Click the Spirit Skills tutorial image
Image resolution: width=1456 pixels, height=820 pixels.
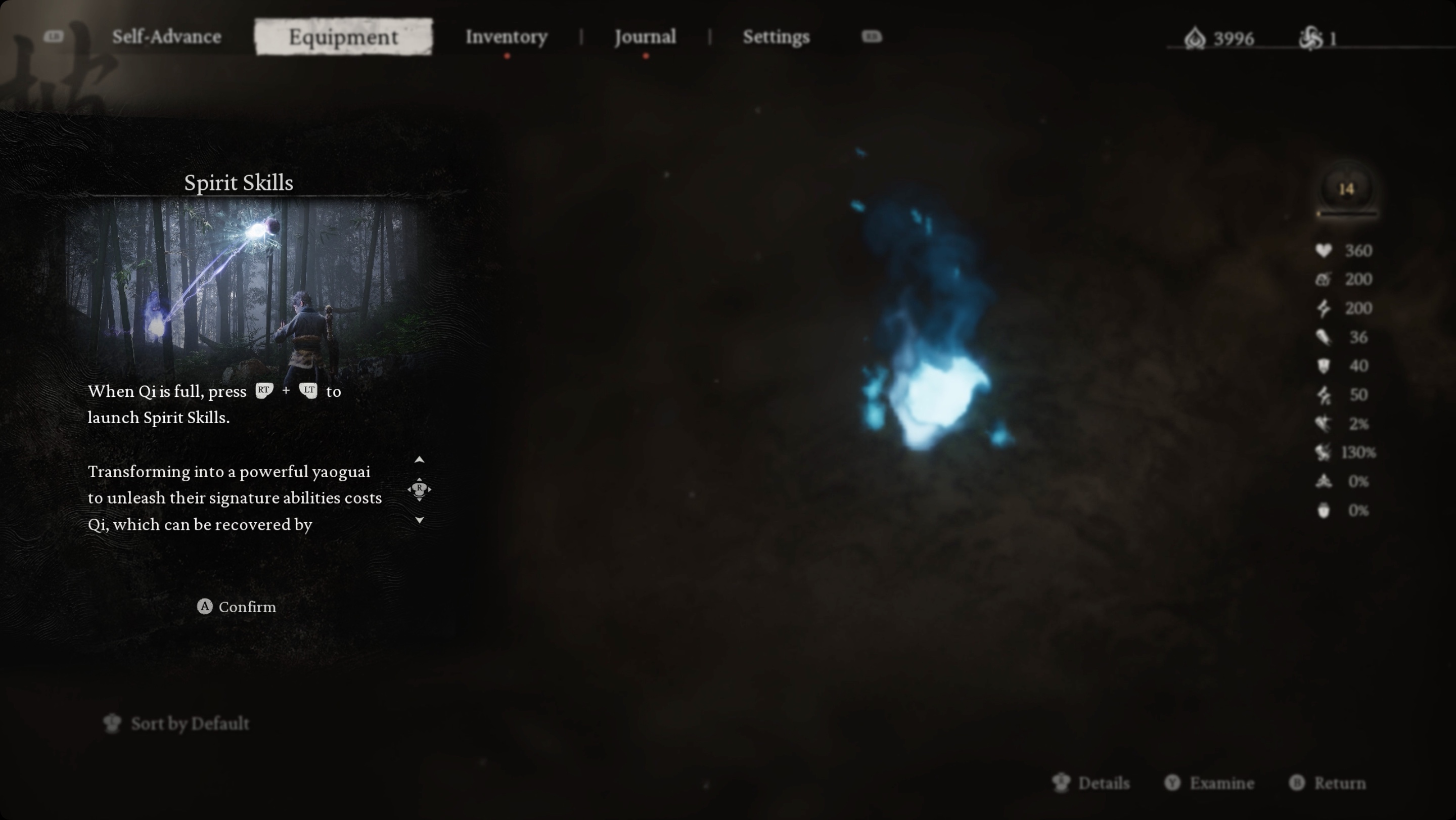coord(240,286)
